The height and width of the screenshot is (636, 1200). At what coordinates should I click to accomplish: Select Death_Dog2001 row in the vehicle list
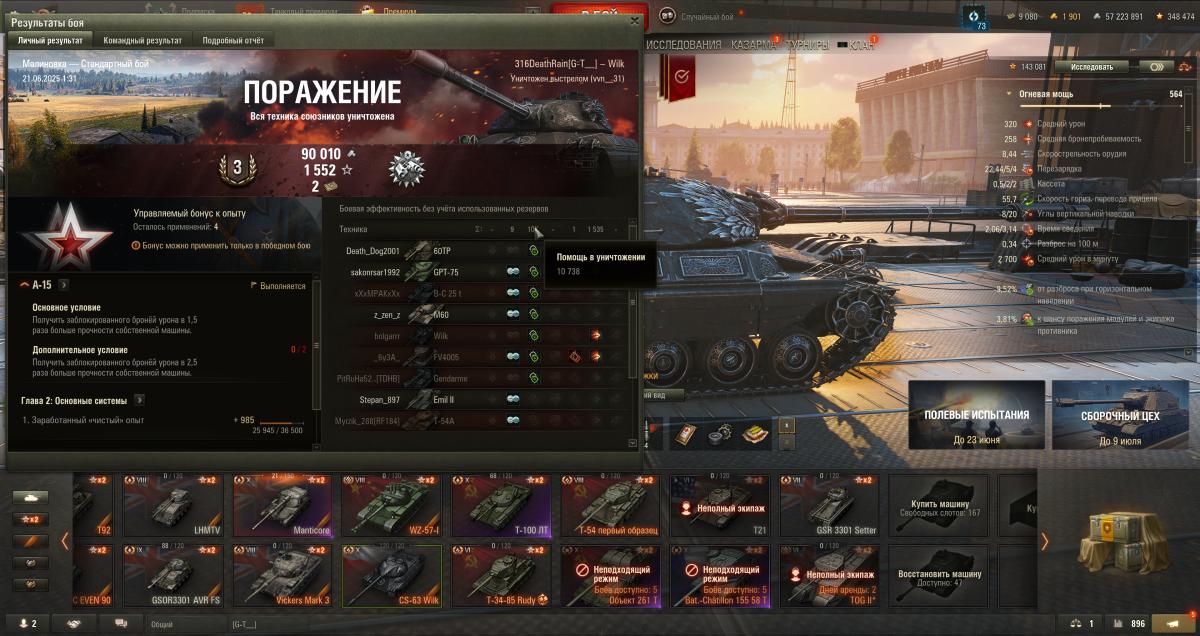373,251
